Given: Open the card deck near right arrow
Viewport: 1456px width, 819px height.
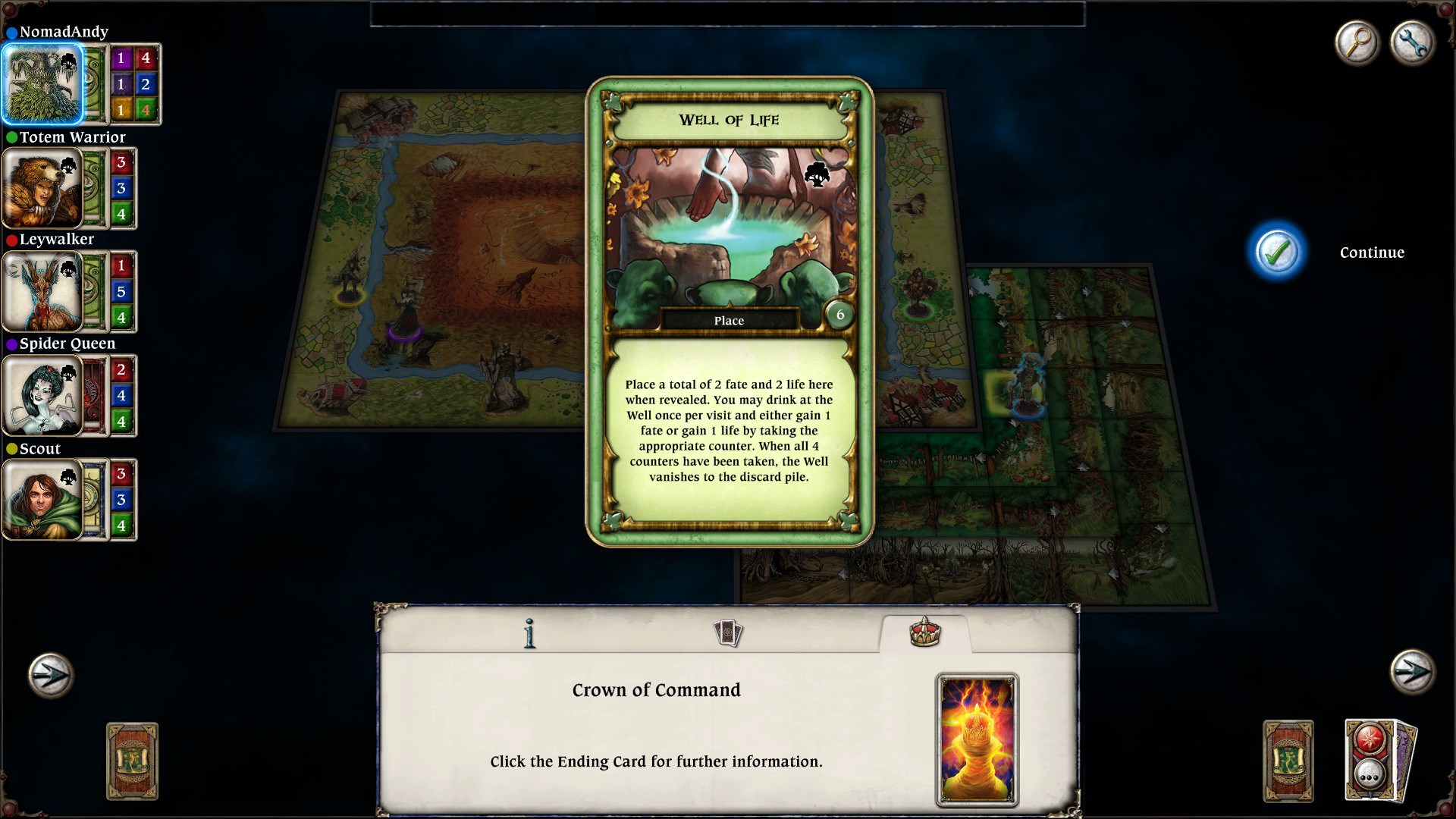Looking at the screenshot, I should point(1288,761).
